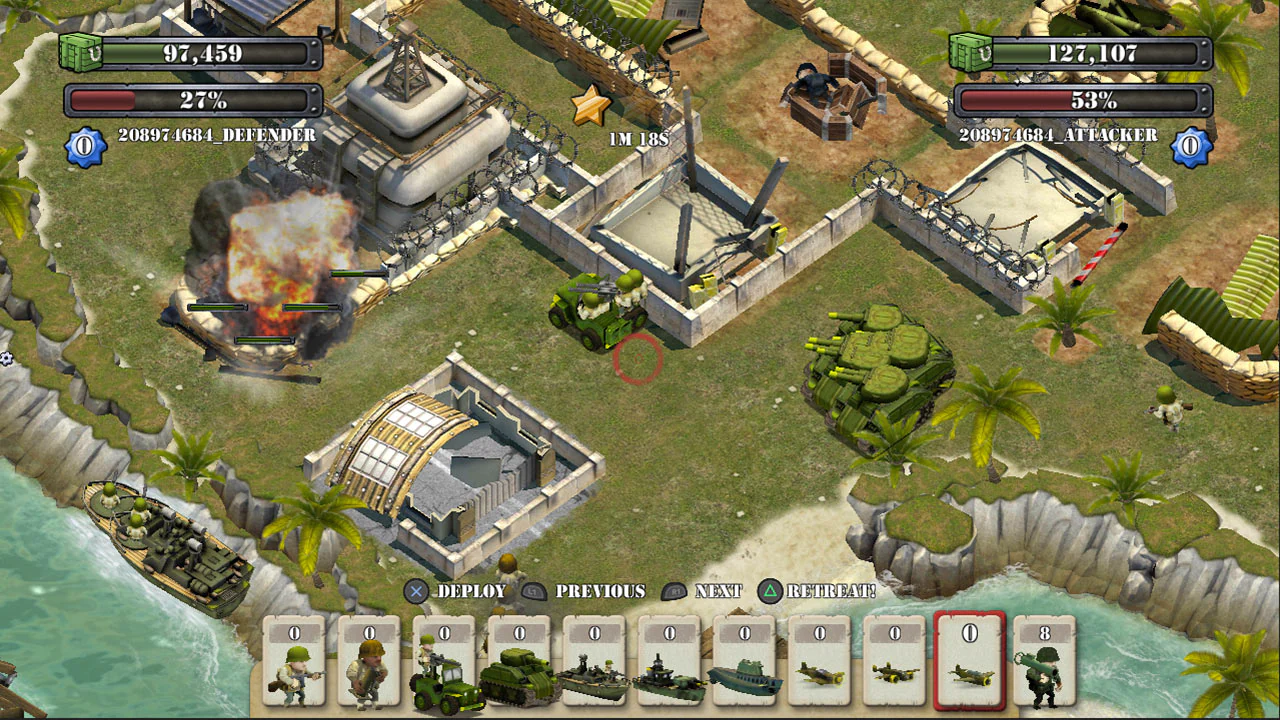The image size is (1280, 720).
Task: Click the defender's blue medal badge
Action: tap(84, 144)
